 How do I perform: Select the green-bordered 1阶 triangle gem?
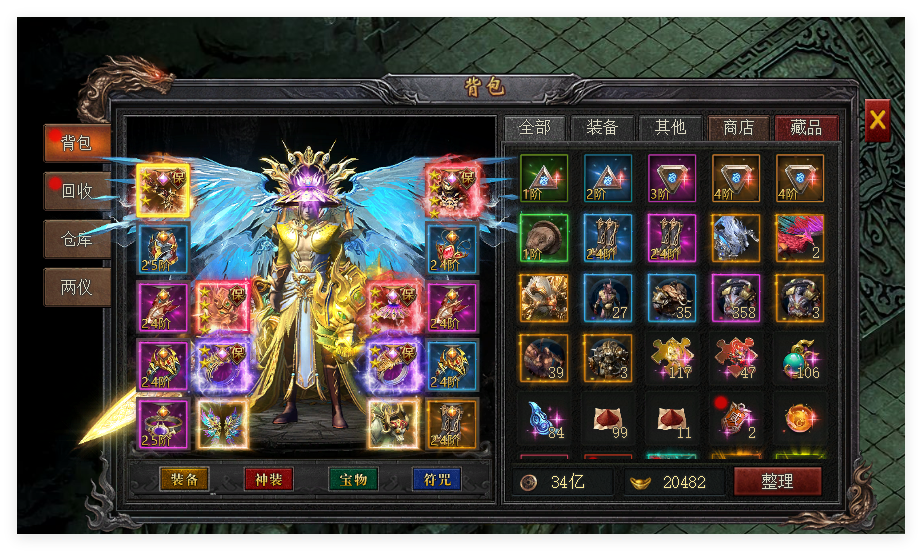click(544, 178)
